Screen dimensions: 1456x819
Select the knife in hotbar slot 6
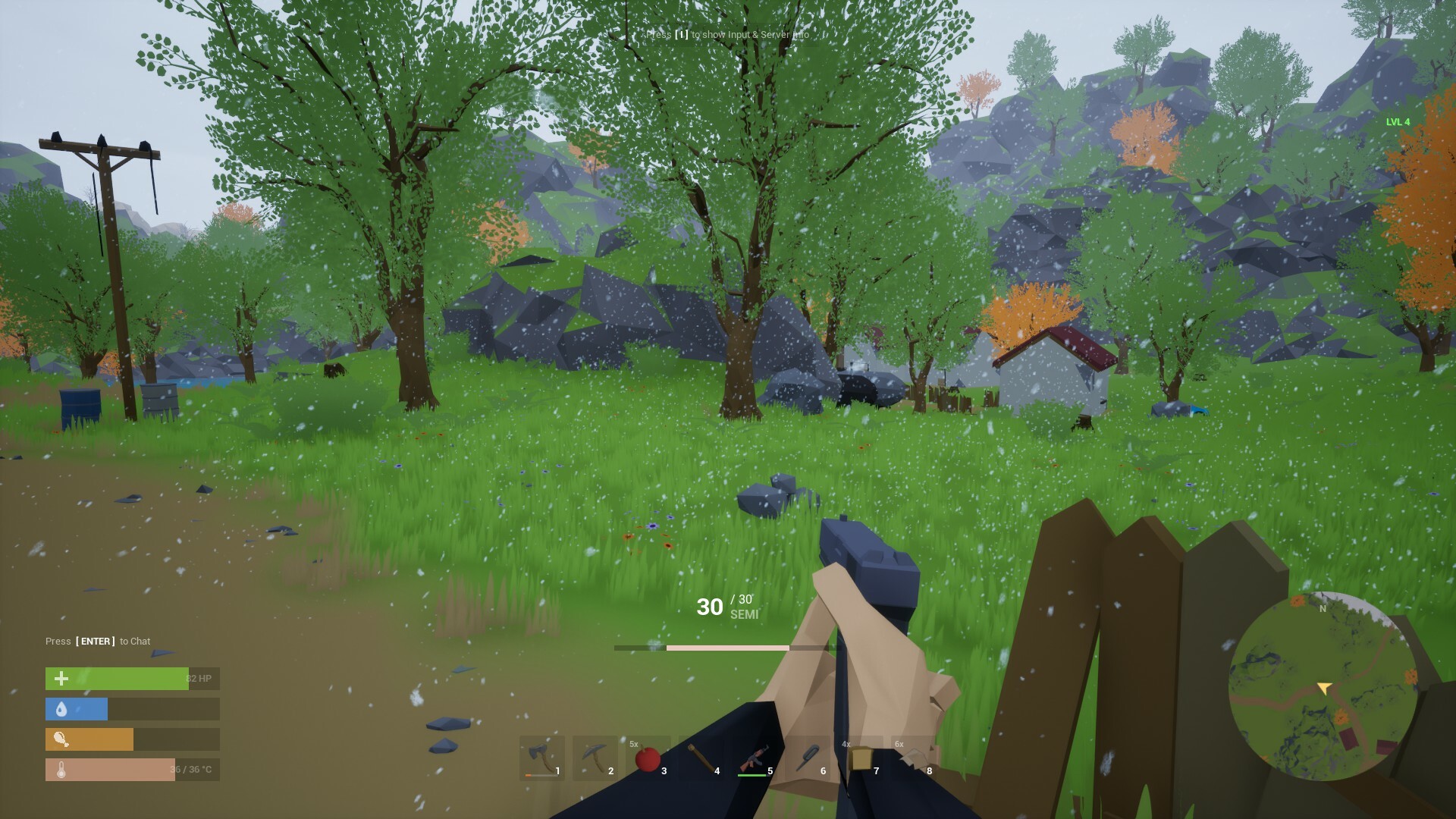[808, 758]
